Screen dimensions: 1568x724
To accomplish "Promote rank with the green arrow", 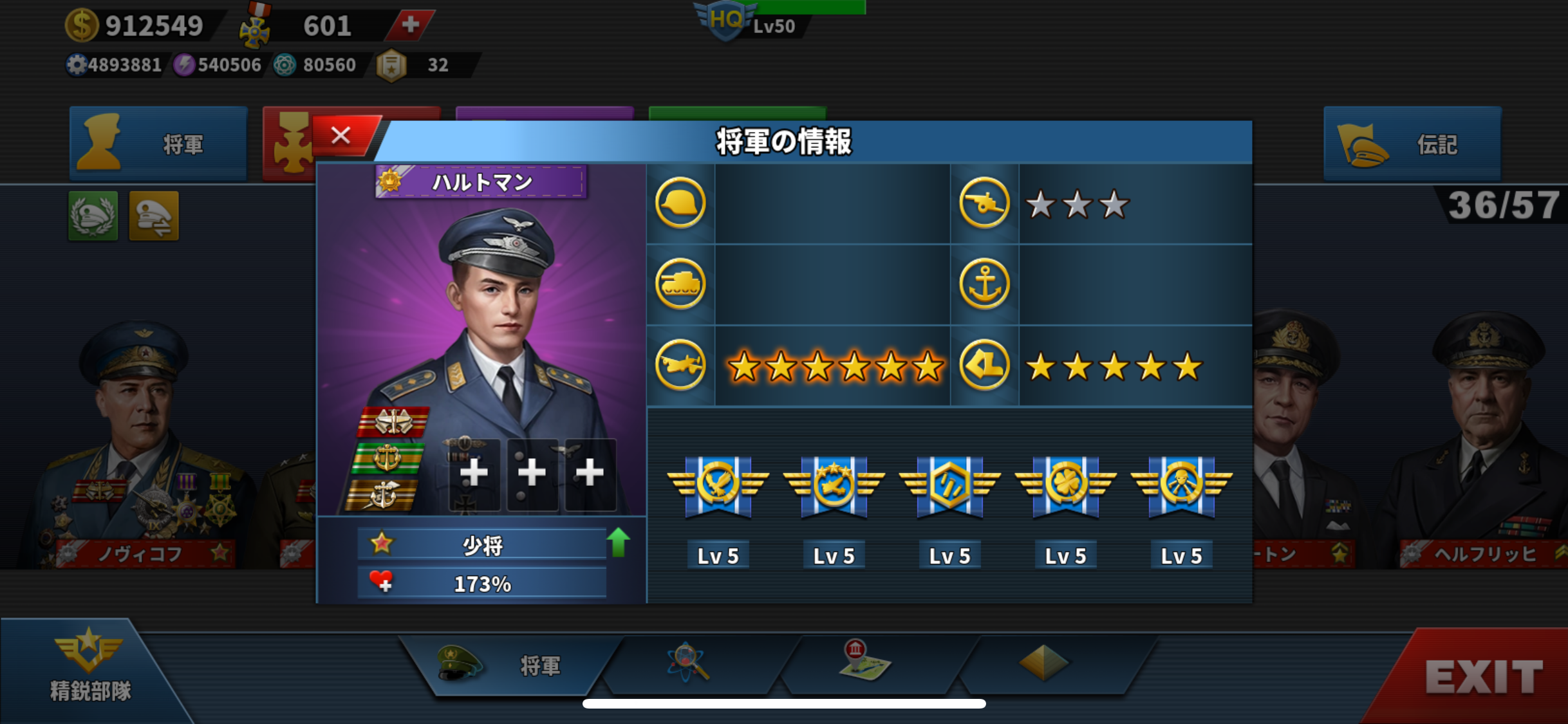I will [618, 543].
